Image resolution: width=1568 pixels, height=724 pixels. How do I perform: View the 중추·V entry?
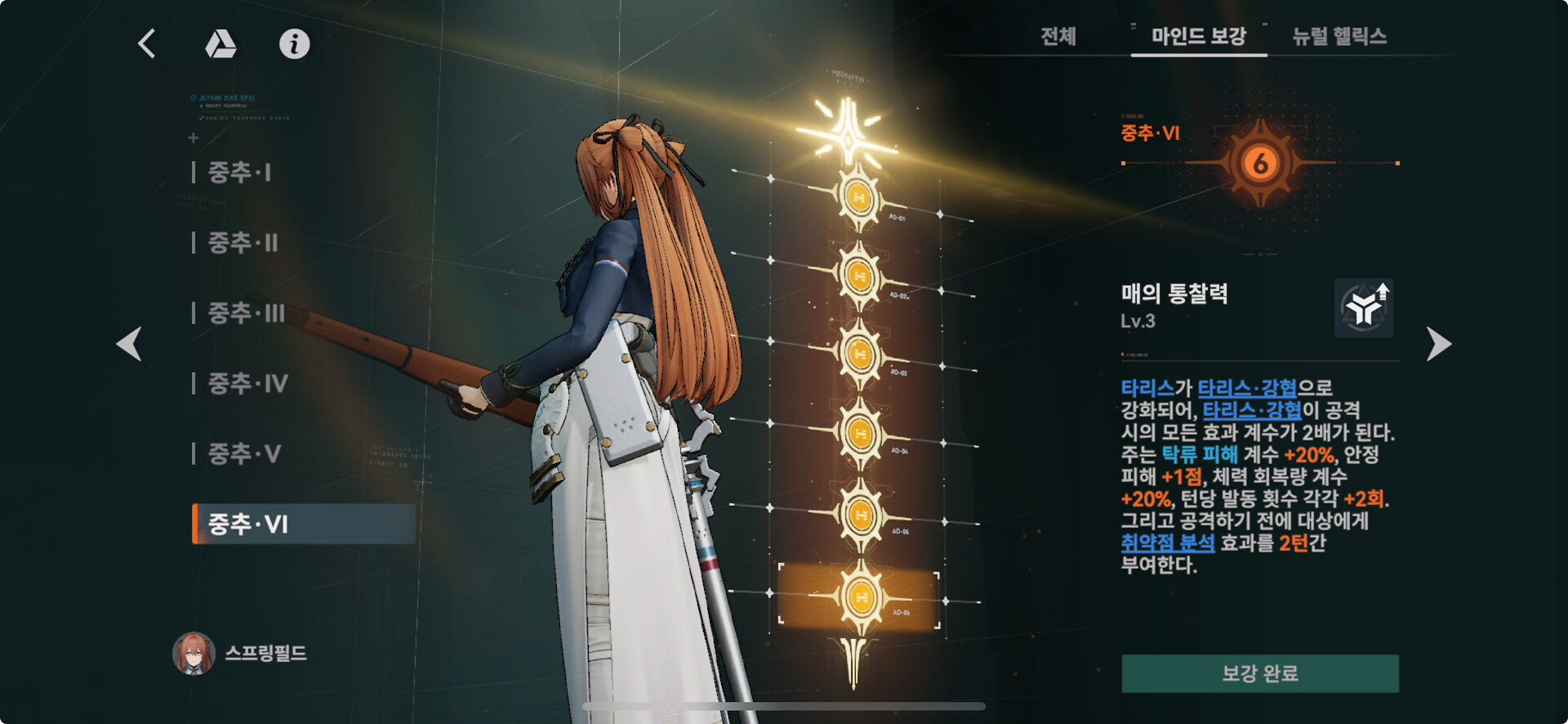tap(245, 454)
